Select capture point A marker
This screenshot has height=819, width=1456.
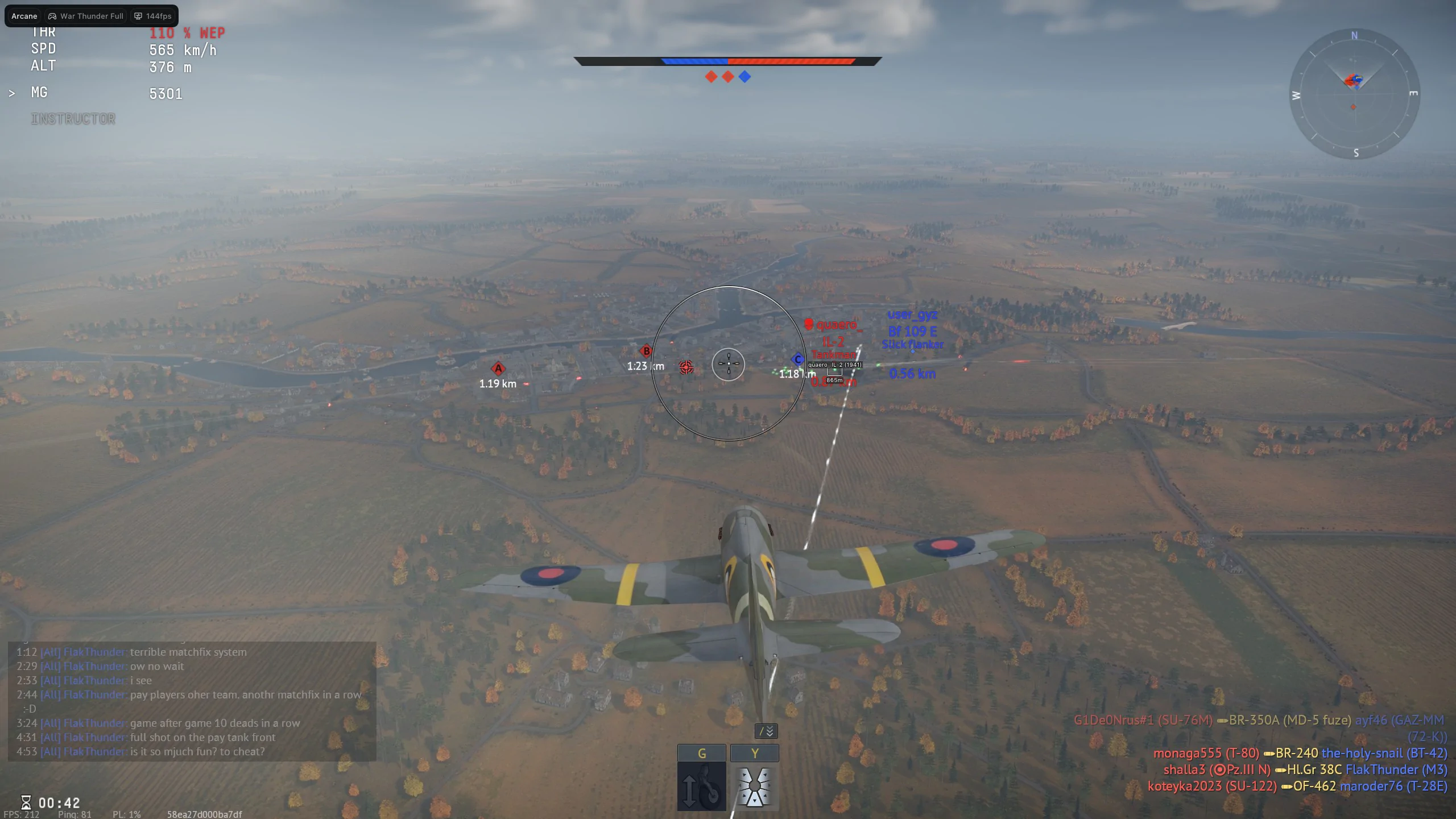click(x=498, y=369)
